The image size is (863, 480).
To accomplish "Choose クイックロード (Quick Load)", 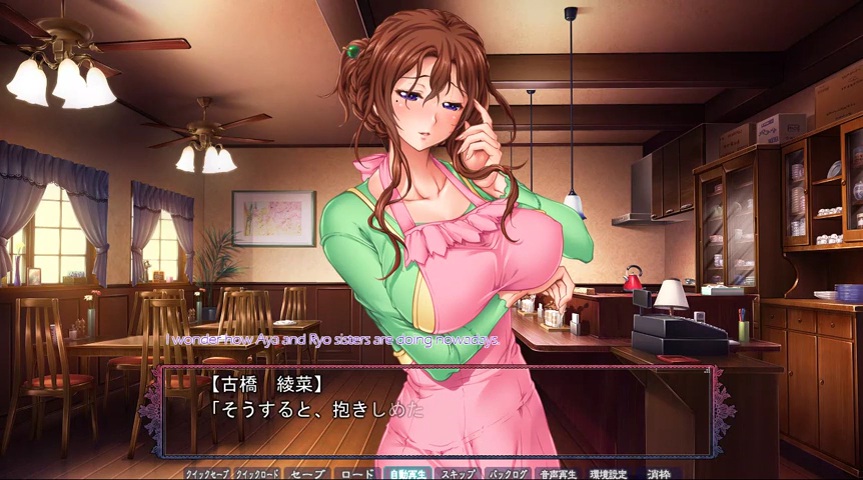I will (257, 473).
